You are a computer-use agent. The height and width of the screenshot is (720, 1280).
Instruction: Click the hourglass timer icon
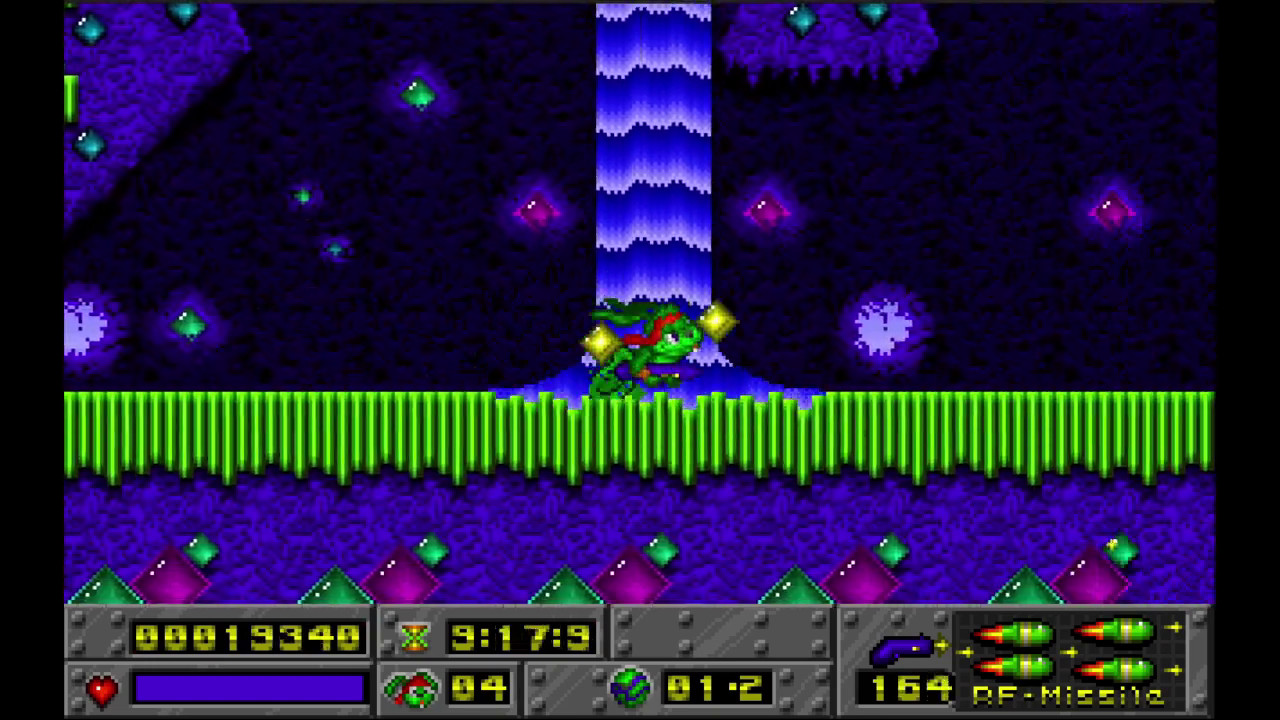(x=414, y=637)
